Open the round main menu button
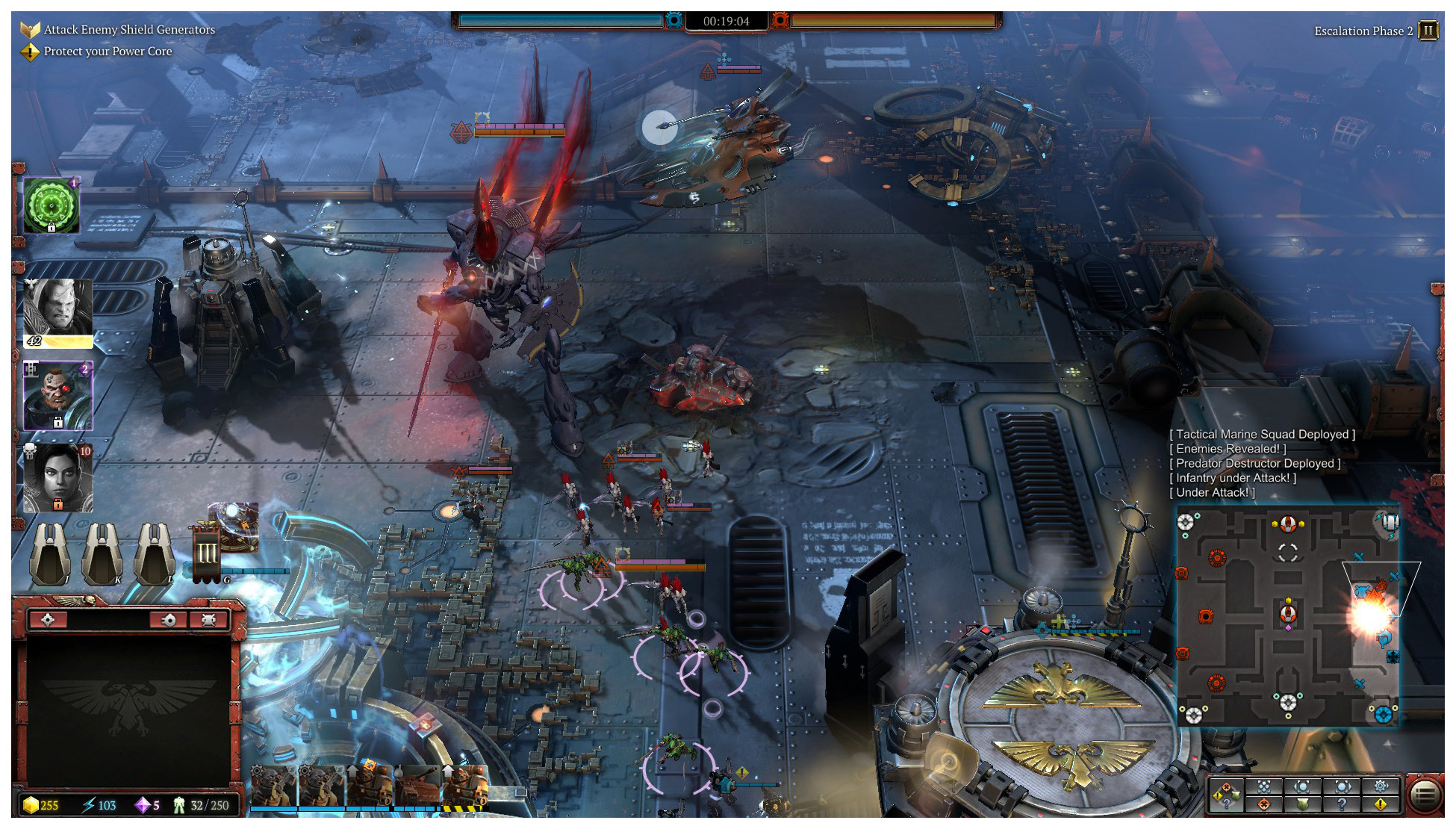The width and height of the screenshot is (1456, 829). [1425, 795]
